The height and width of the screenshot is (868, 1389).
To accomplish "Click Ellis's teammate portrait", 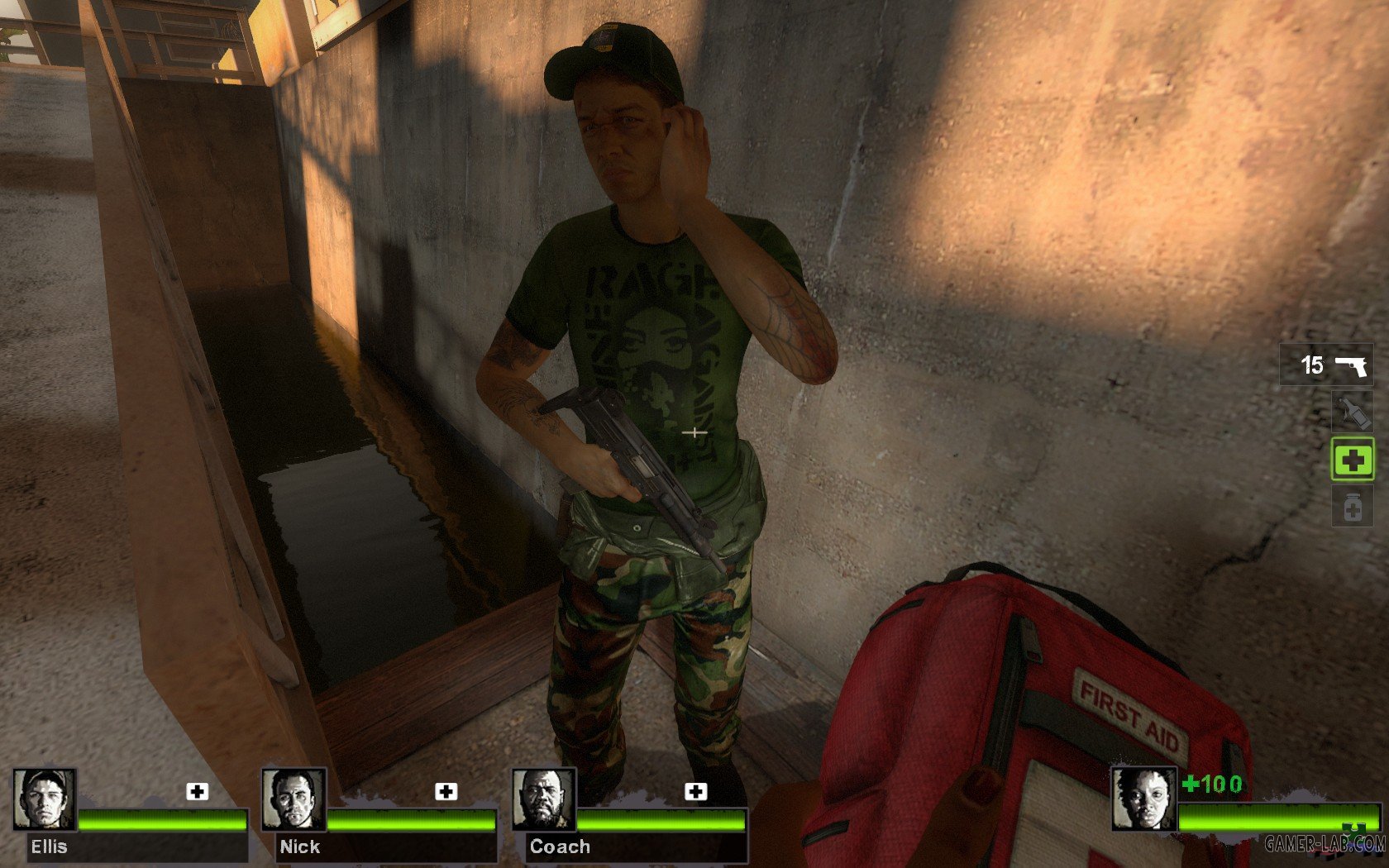I will coord(45,799).
